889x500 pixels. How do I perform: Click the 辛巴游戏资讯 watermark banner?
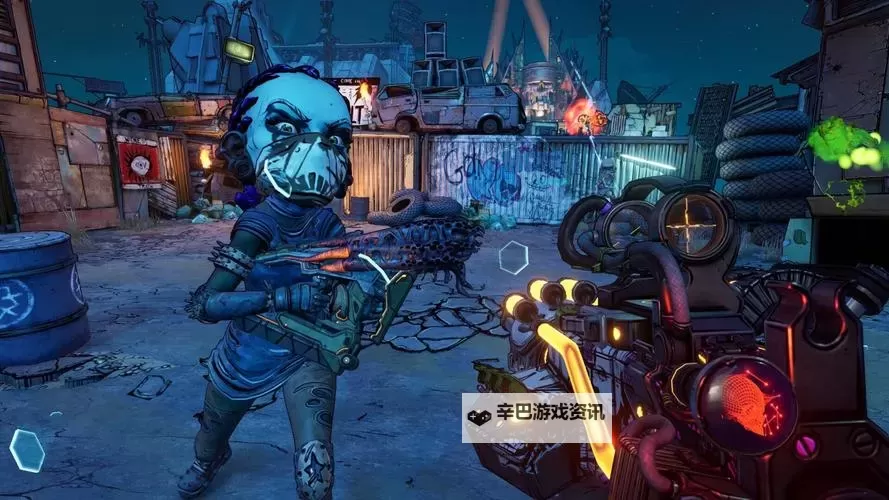coord(536,418)
